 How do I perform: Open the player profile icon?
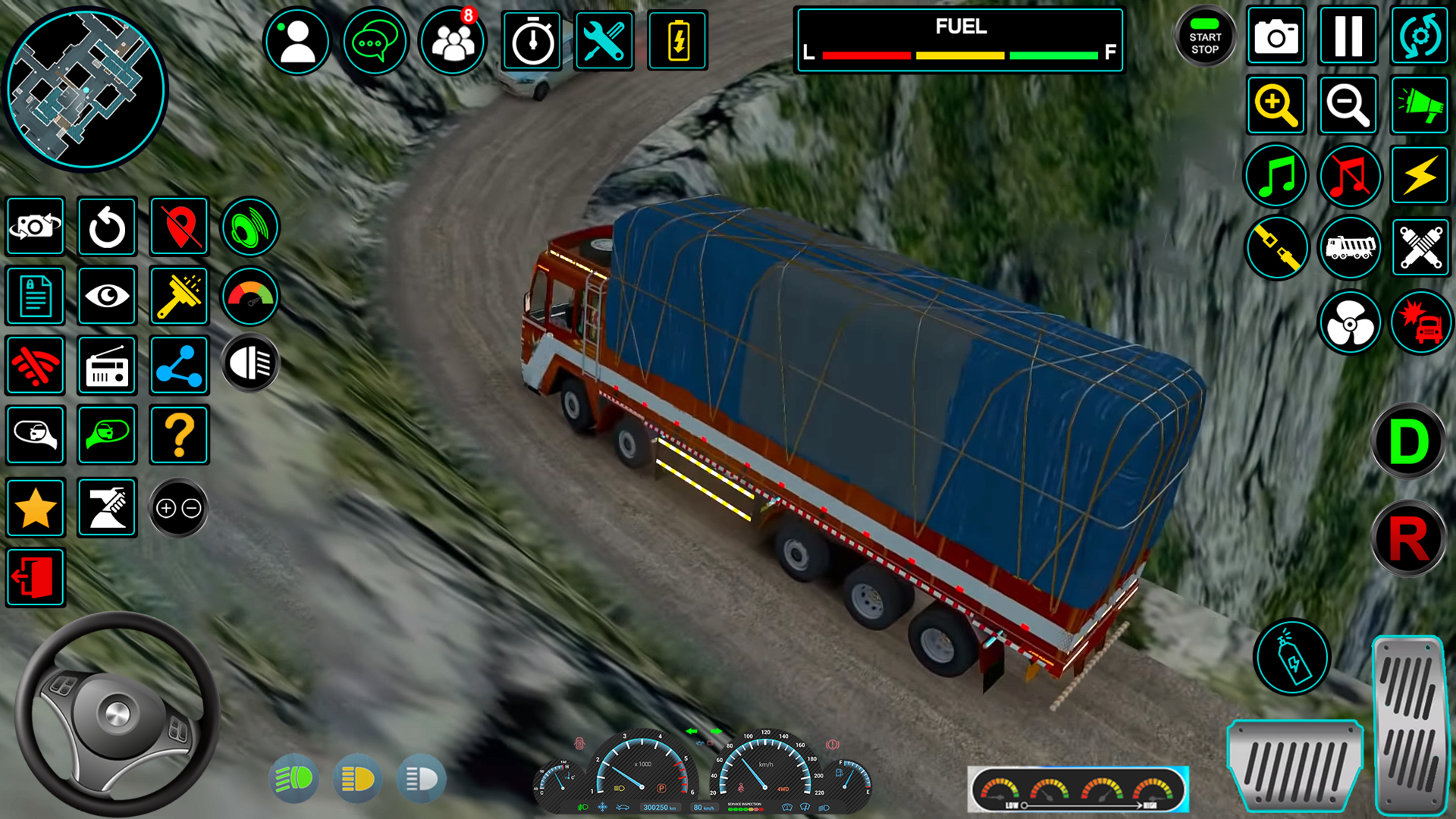tap(297, 41)
